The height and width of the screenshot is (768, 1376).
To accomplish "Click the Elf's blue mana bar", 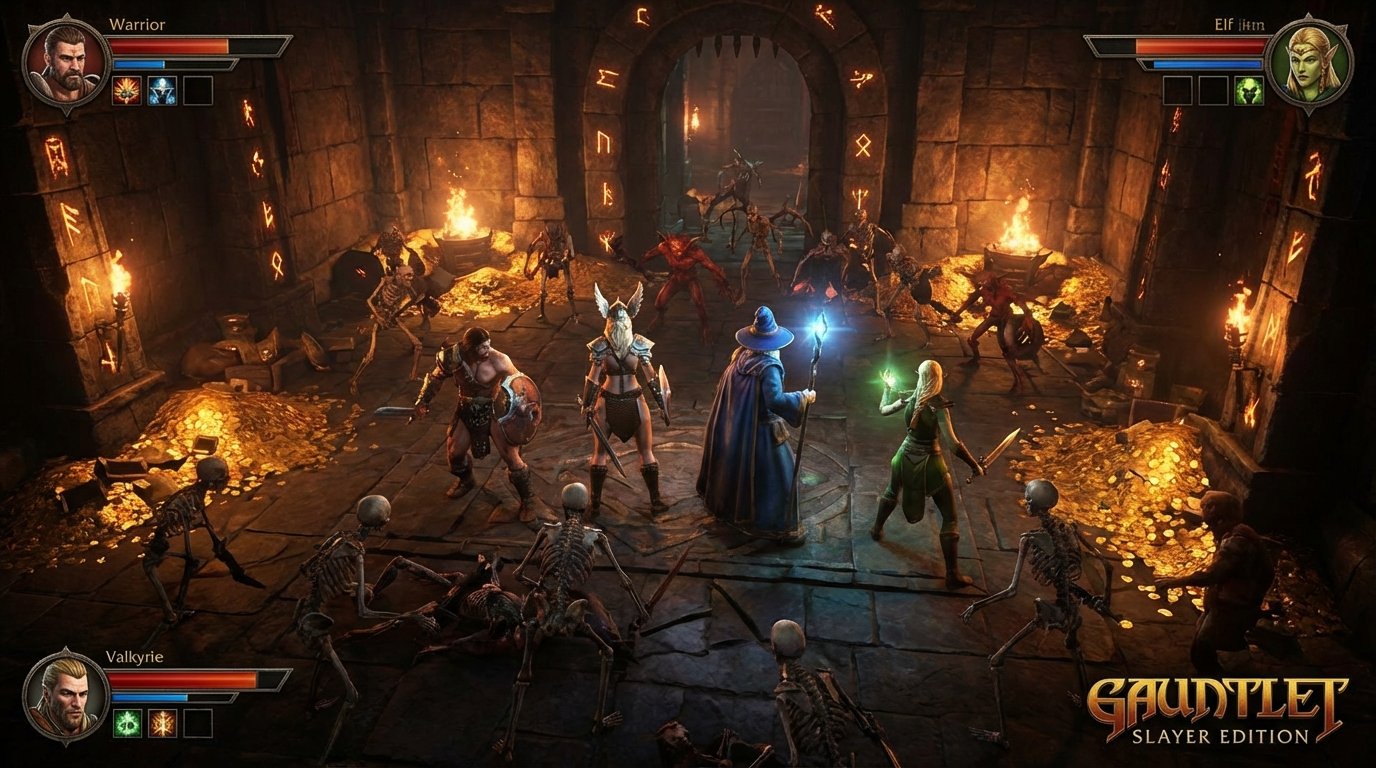I will tap(1207, 64).
